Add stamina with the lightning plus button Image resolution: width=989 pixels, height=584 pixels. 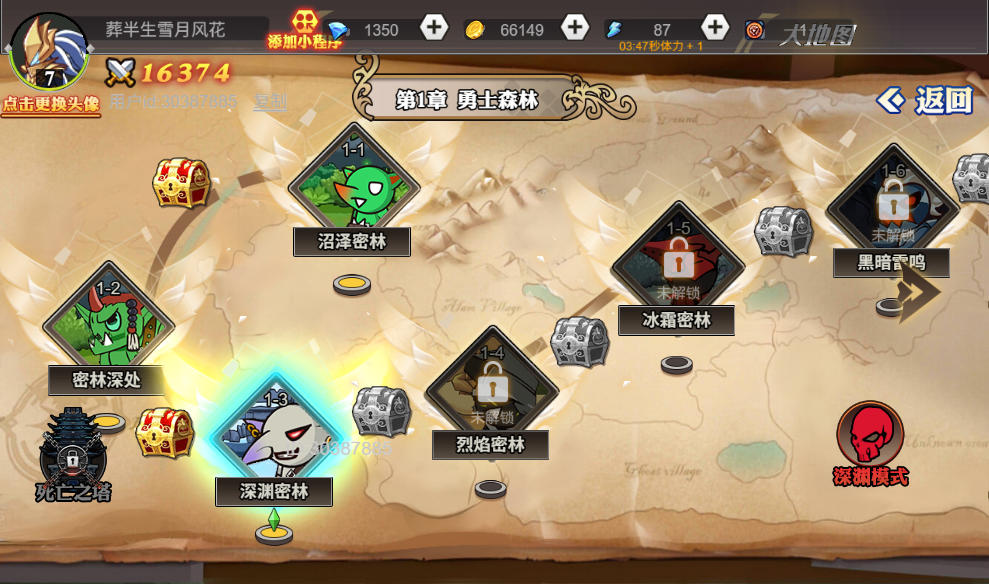715,28
